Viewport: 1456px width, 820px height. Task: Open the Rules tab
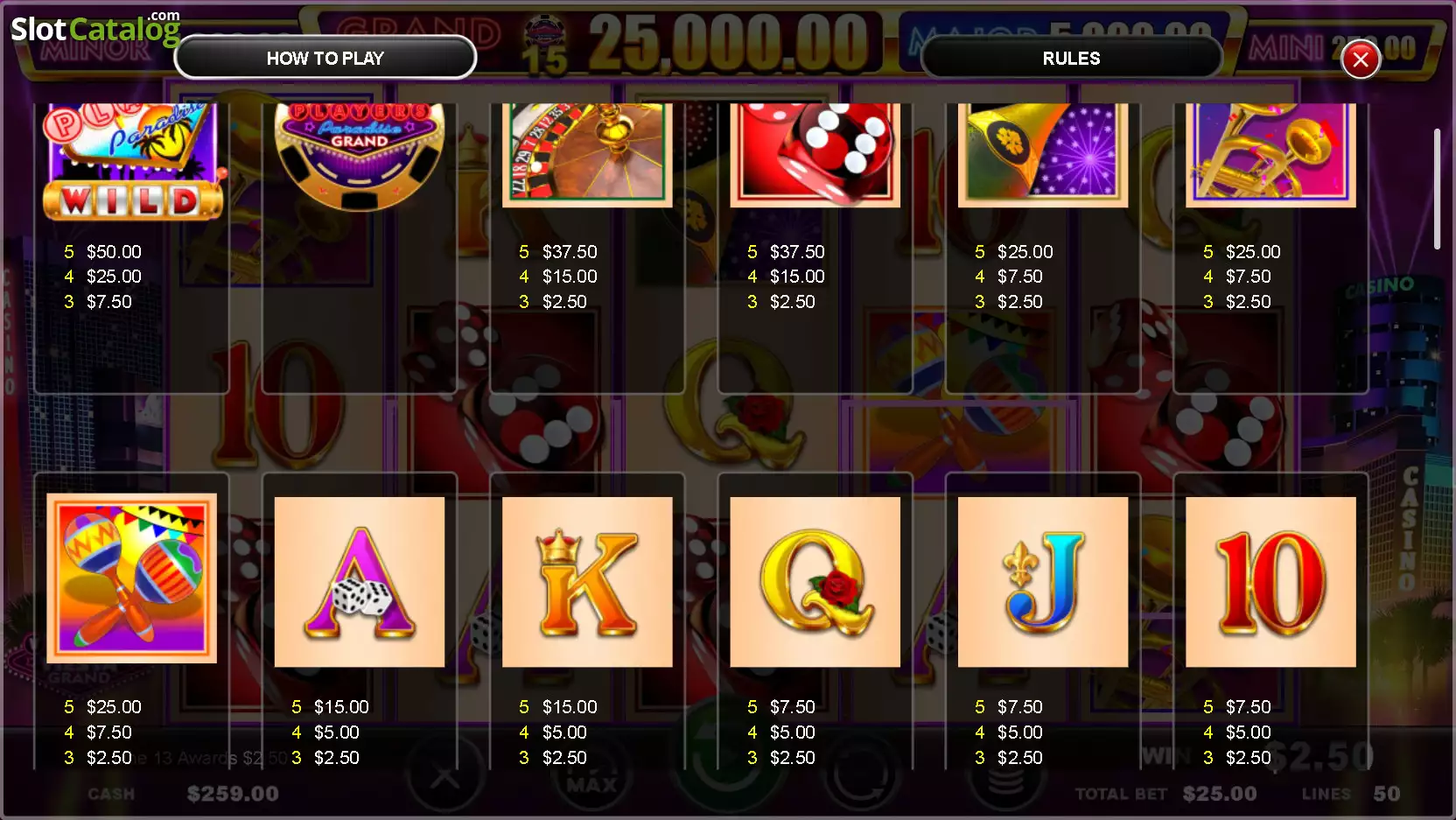tap(1071, 59)
